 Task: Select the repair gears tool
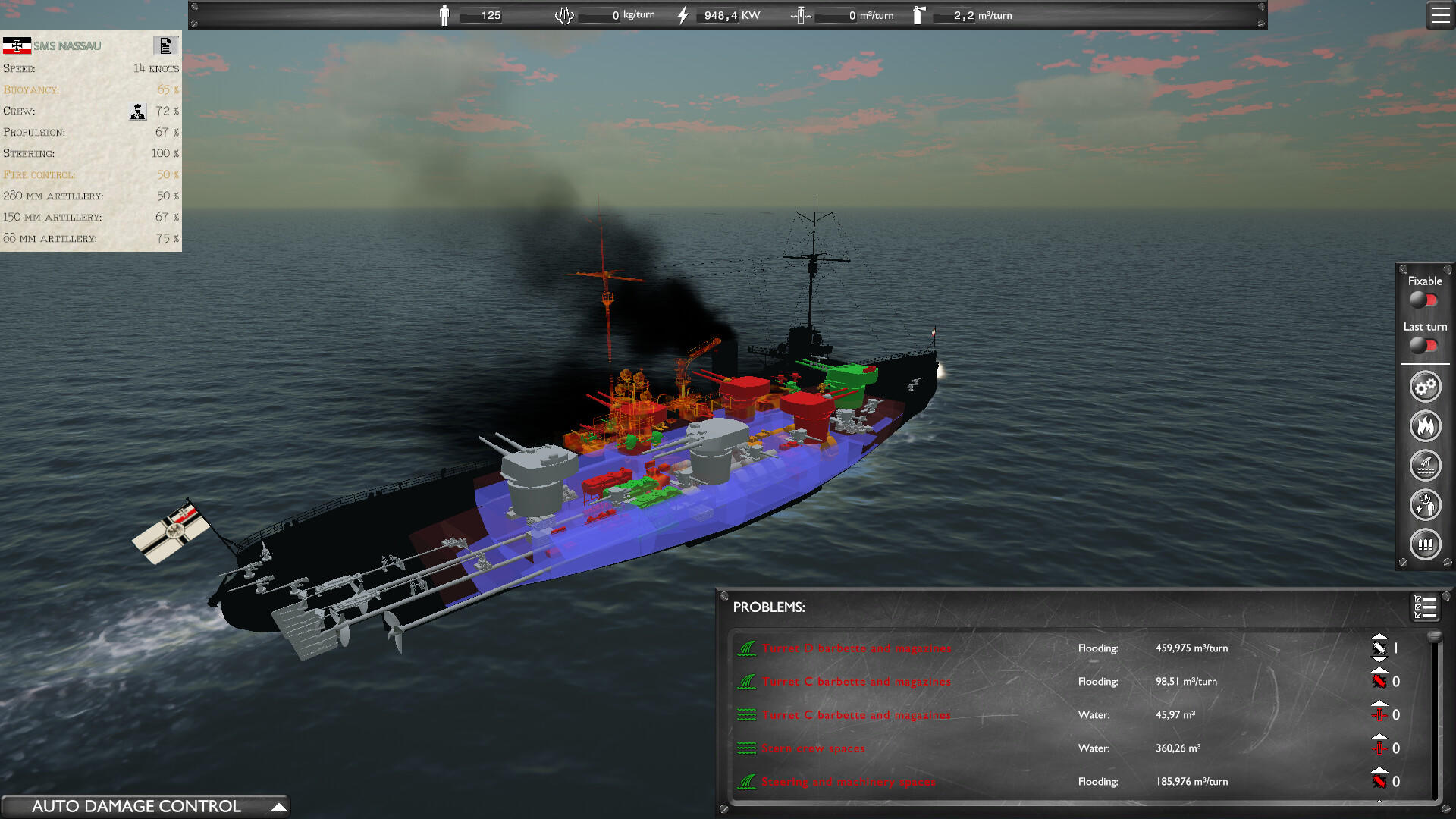1425,386
